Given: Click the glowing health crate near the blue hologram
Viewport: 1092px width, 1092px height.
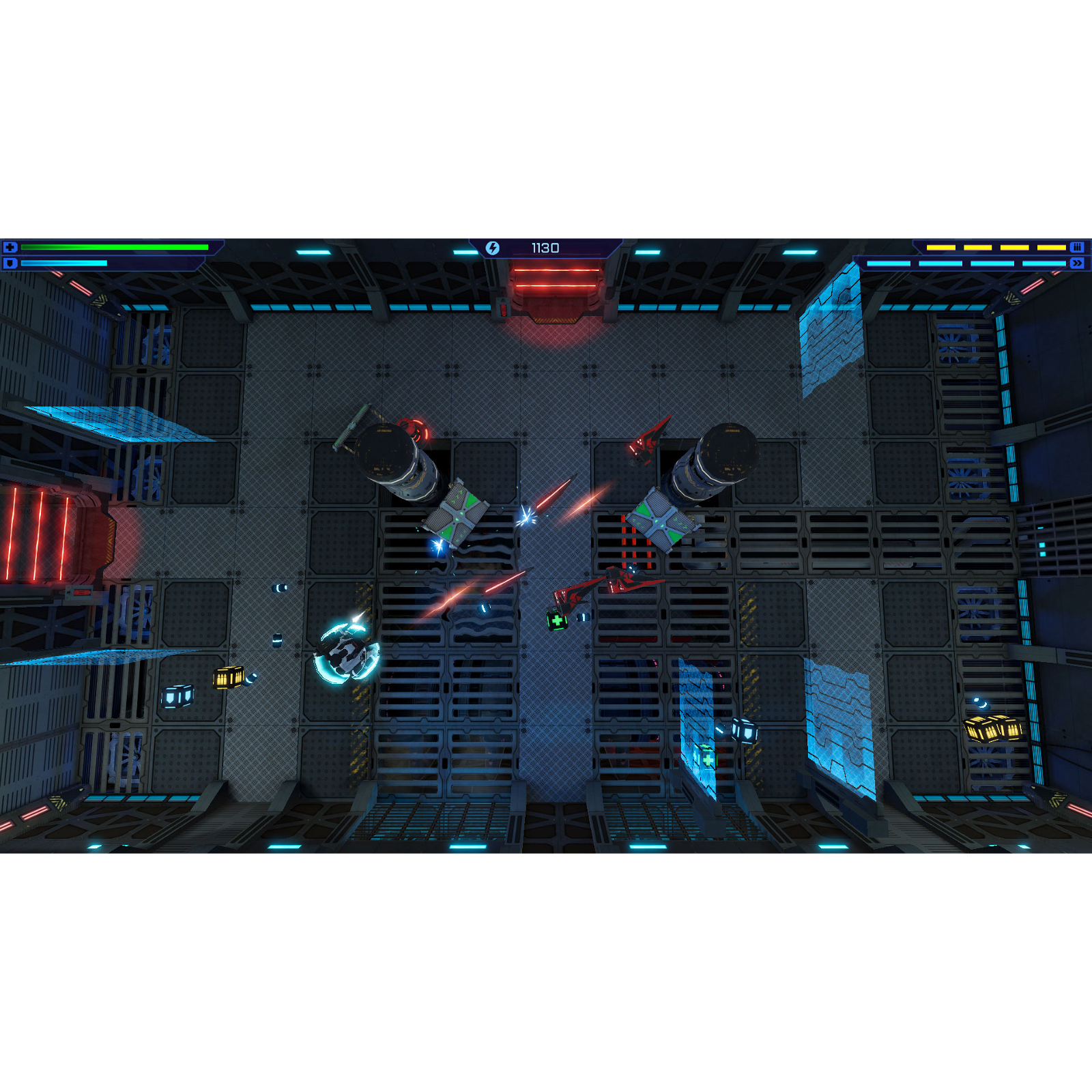Looking at the screenshot, I should point(706,758).
